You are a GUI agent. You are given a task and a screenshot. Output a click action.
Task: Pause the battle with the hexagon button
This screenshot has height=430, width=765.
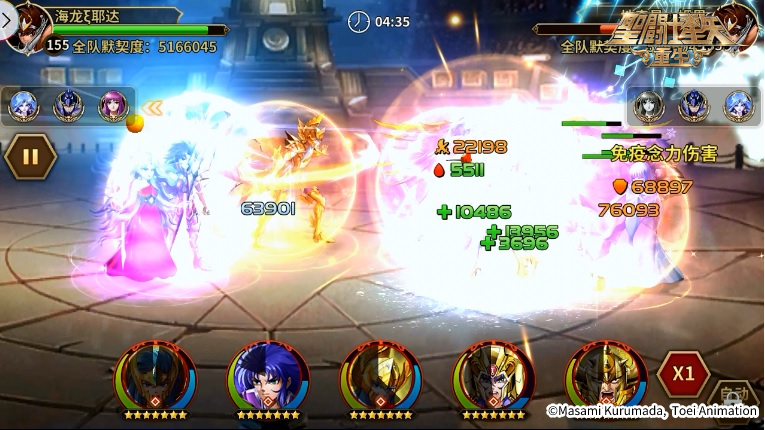30,157
